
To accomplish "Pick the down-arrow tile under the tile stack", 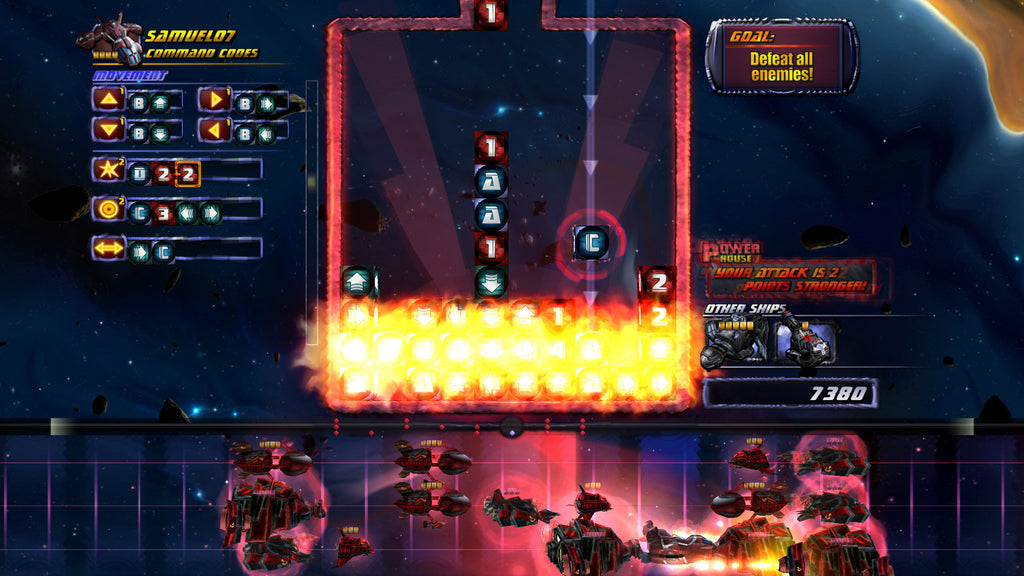I will click(x=490, y=281).
